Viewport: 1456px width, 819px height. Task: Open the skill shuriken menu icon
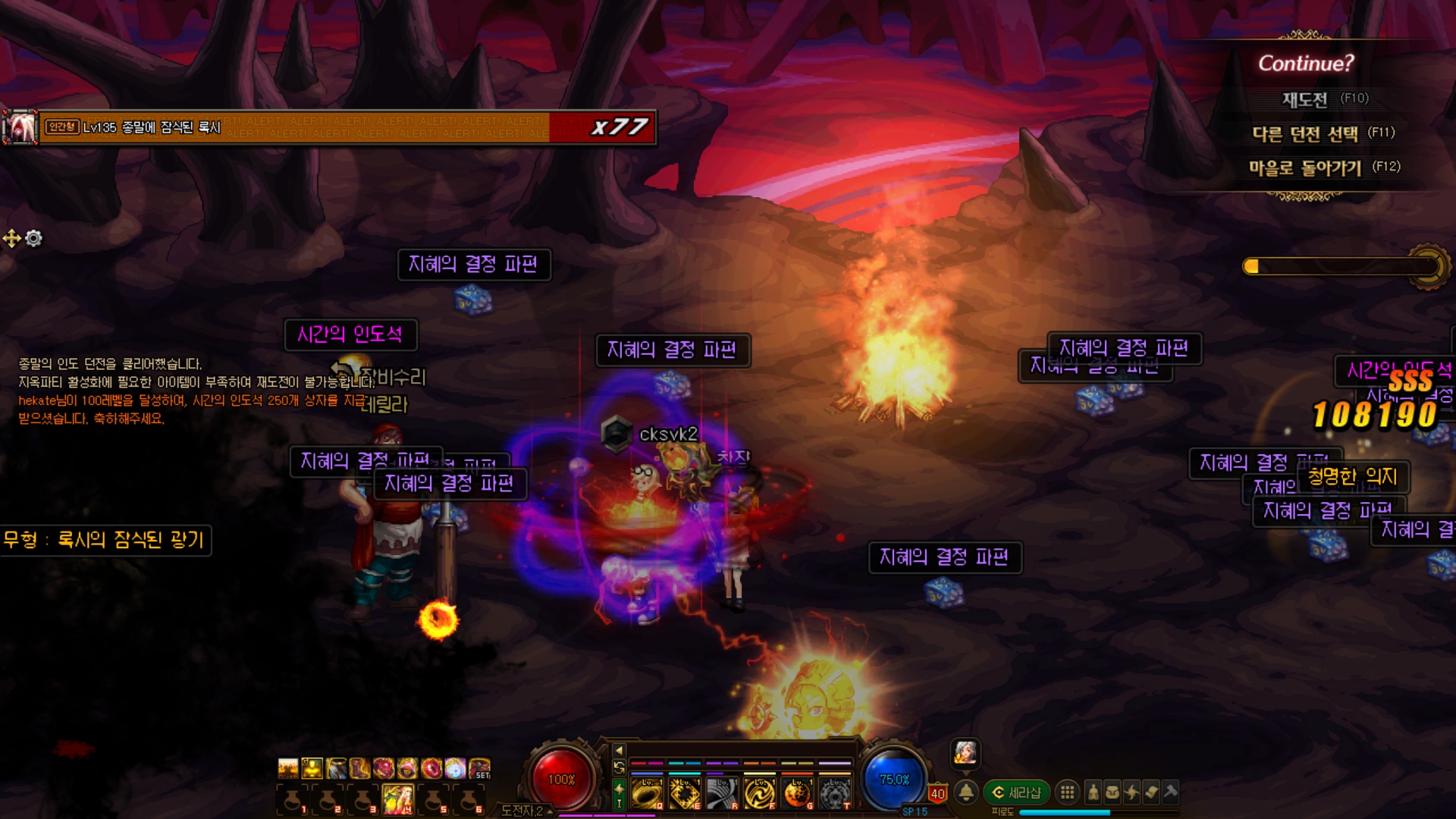point(1132,792)
